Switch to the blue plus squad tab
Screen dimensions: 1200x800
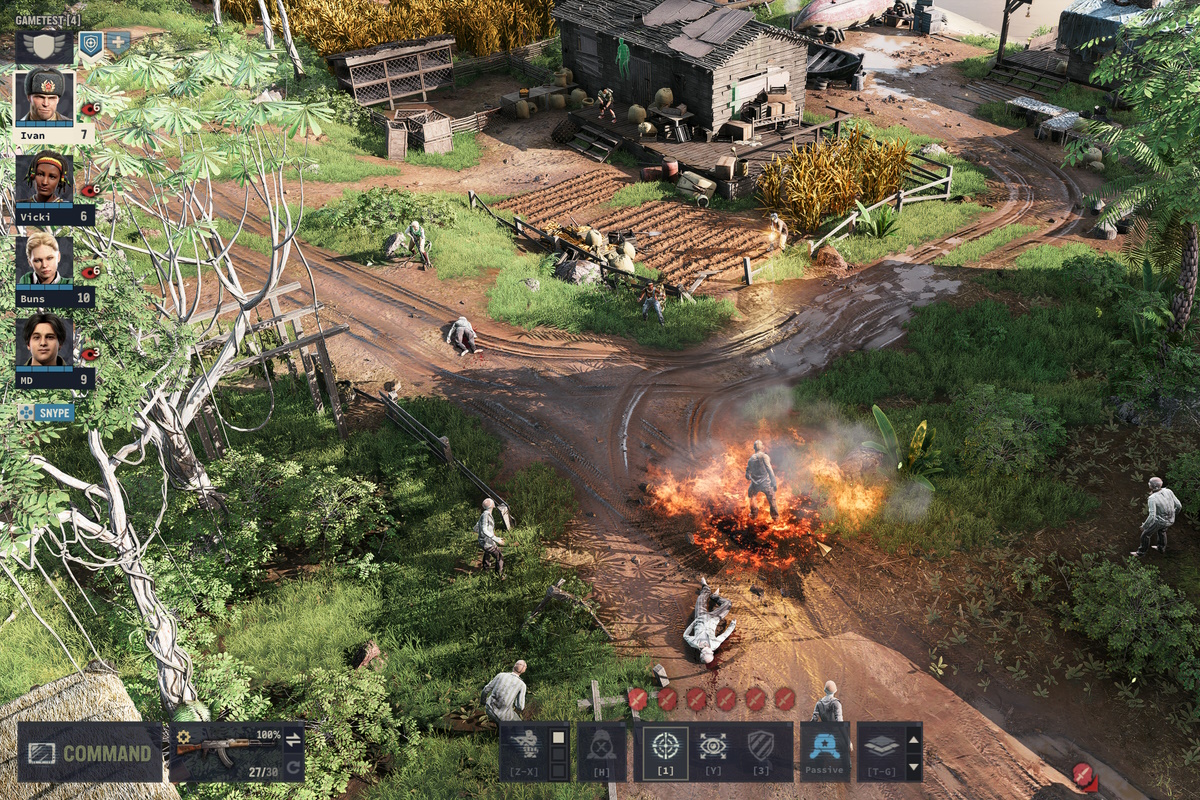[x=118, y=43]
